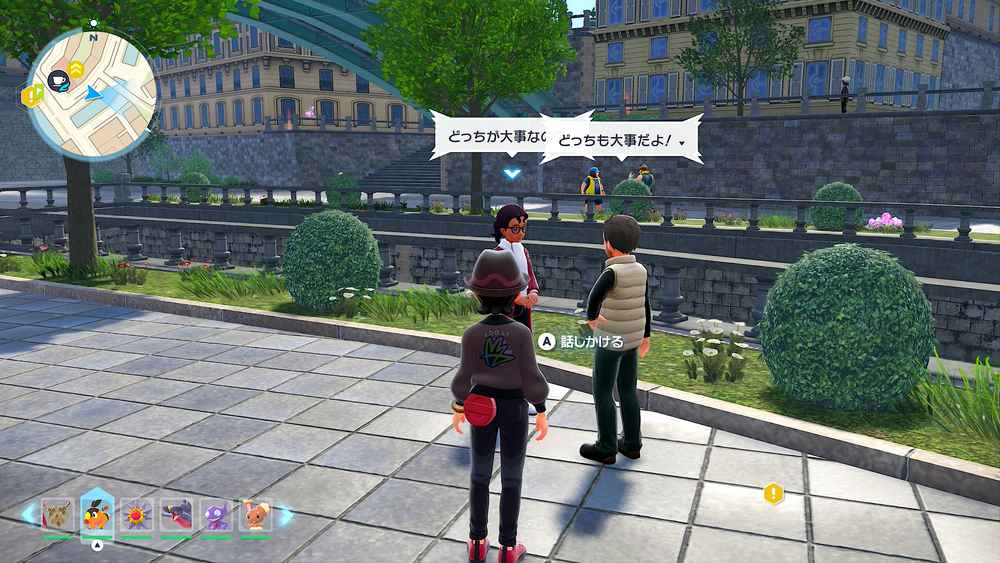Click the party bar's right cycle arrow
Viewport: 1000px width, 563px height.
coord(286,516)
